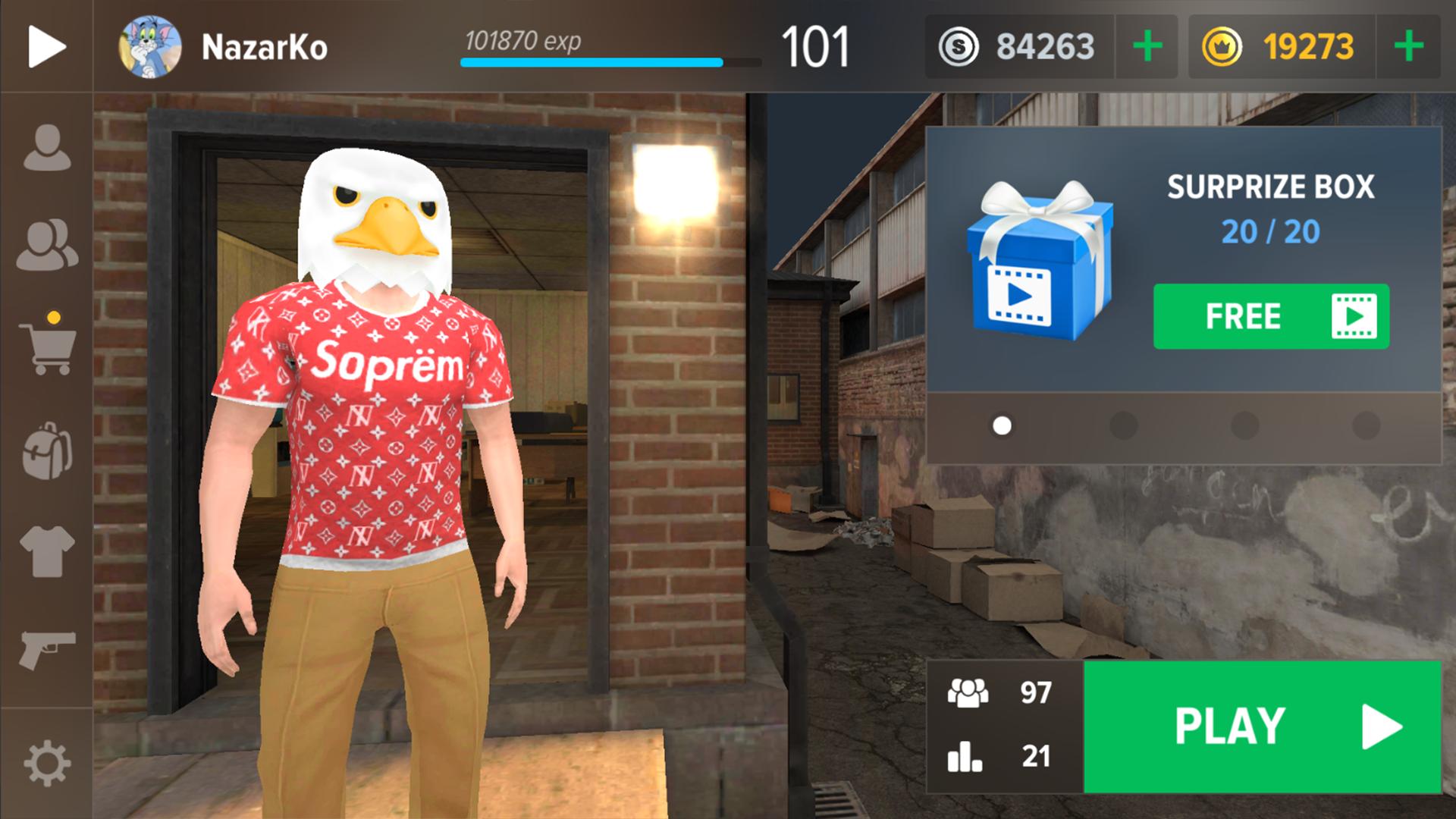Viewport: 1456px width, 819px height.
Task: Open the pistol weapons menu
Action: 47,650
